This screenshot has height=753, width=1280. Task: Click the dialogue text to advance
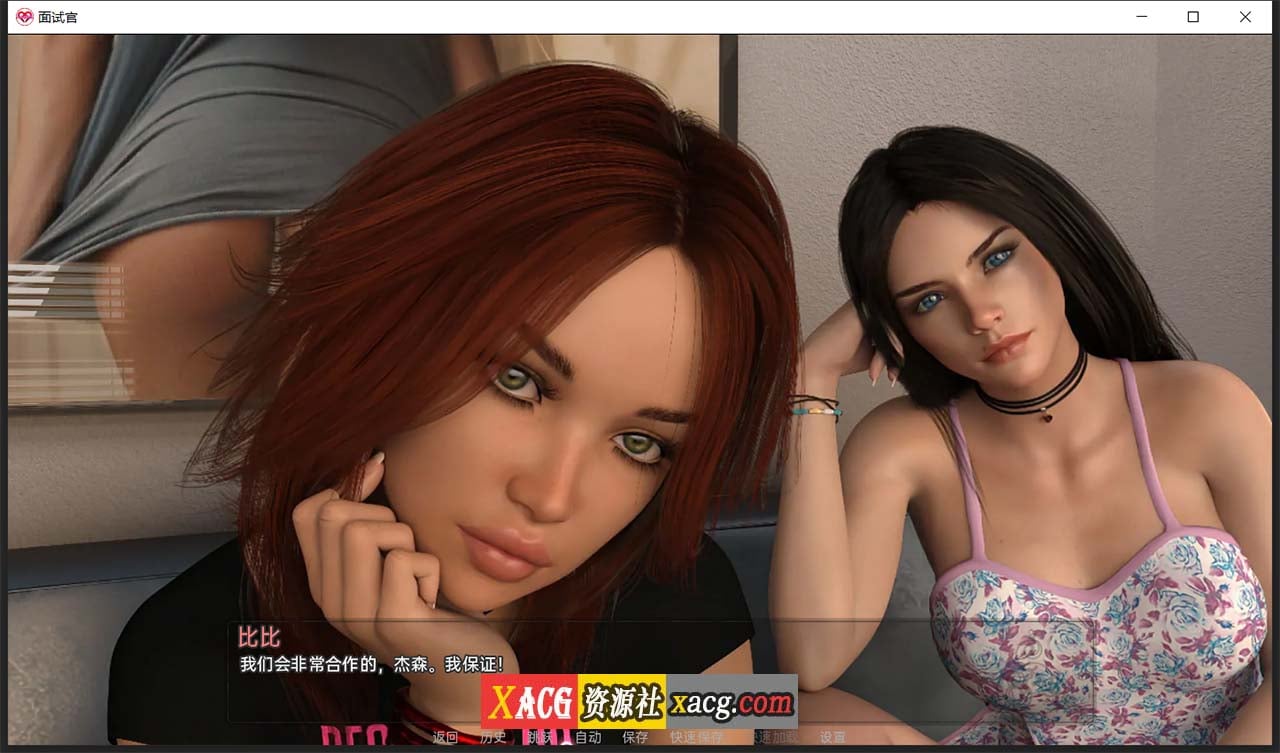click(x=370, y=662)
